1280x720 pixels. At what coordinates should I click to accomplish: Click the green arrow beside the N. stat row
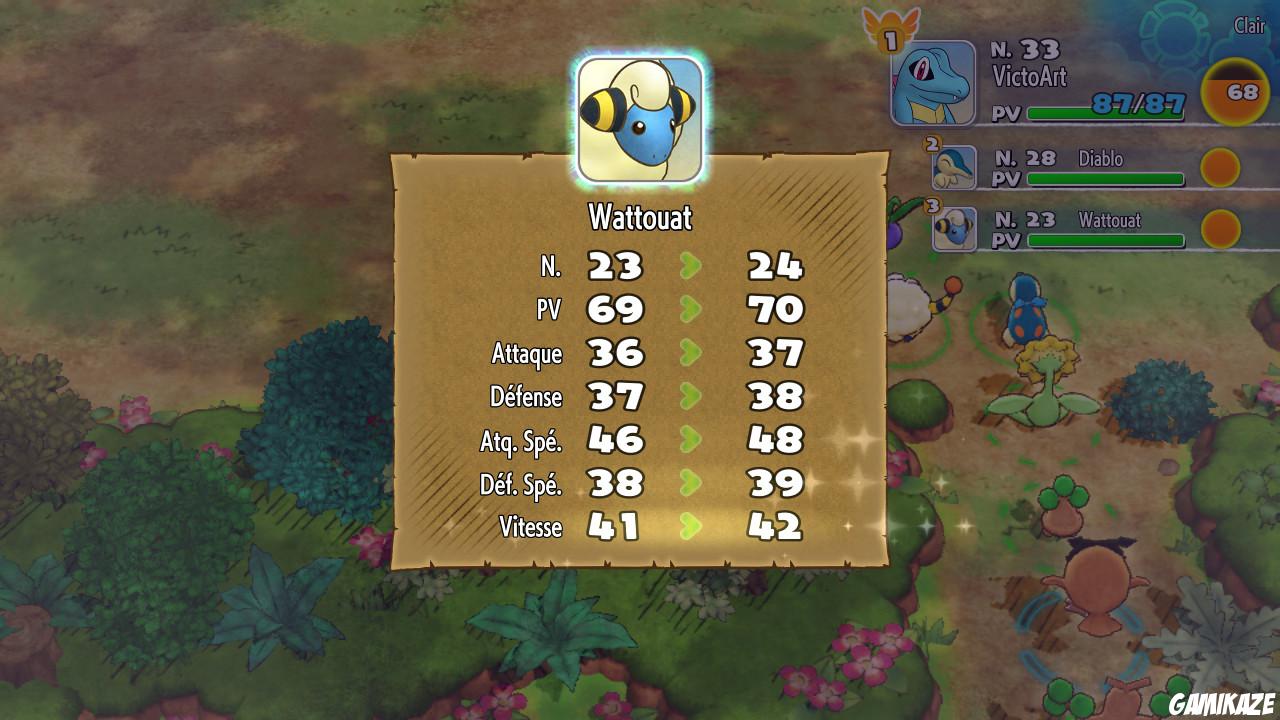(x=691, y=266)
